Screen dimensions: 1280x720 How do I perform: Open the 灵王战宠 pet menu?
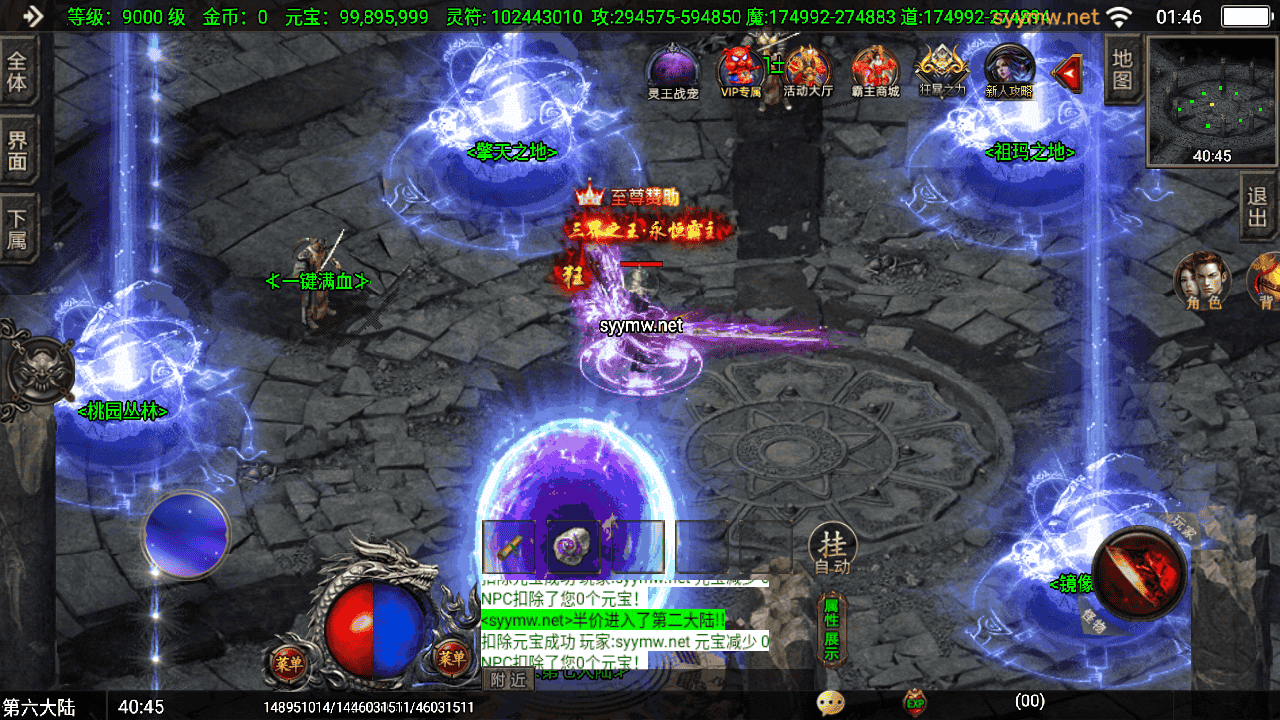pos(672,71)
